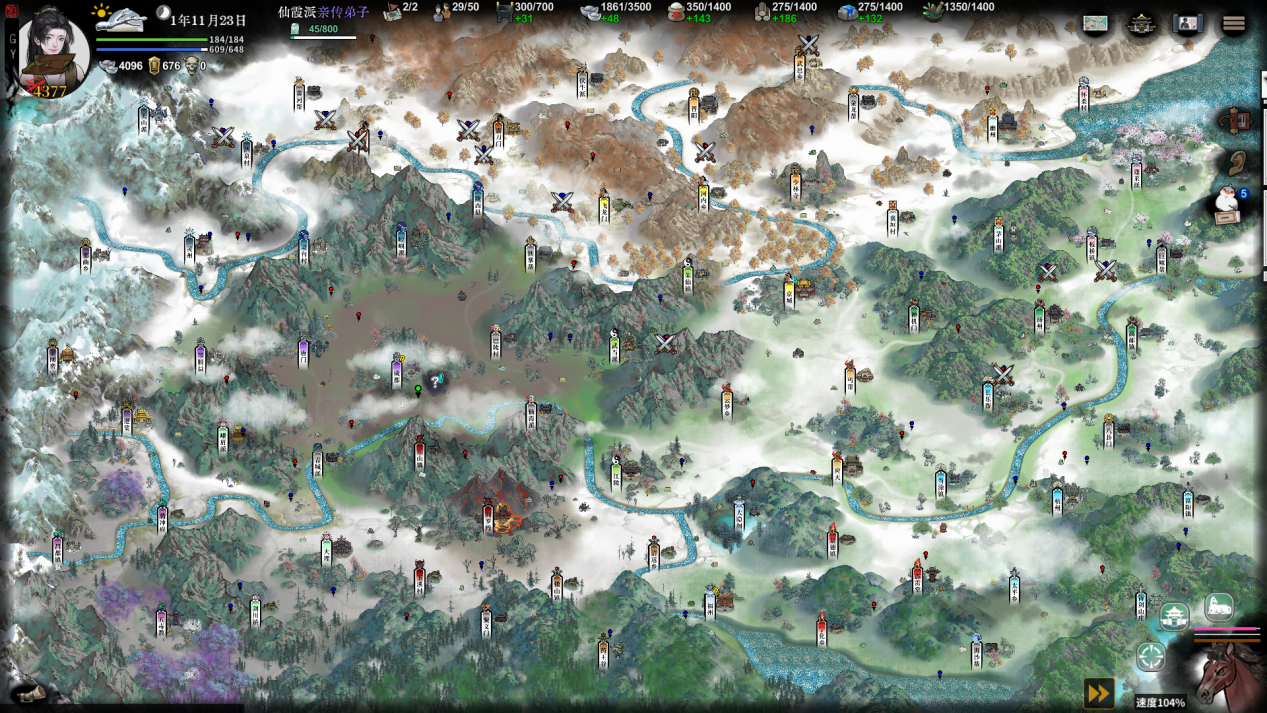The width and height of the screenshot is (1267, 713).
Task: Click the flag and map territory icon
Action: coord(392,10)
